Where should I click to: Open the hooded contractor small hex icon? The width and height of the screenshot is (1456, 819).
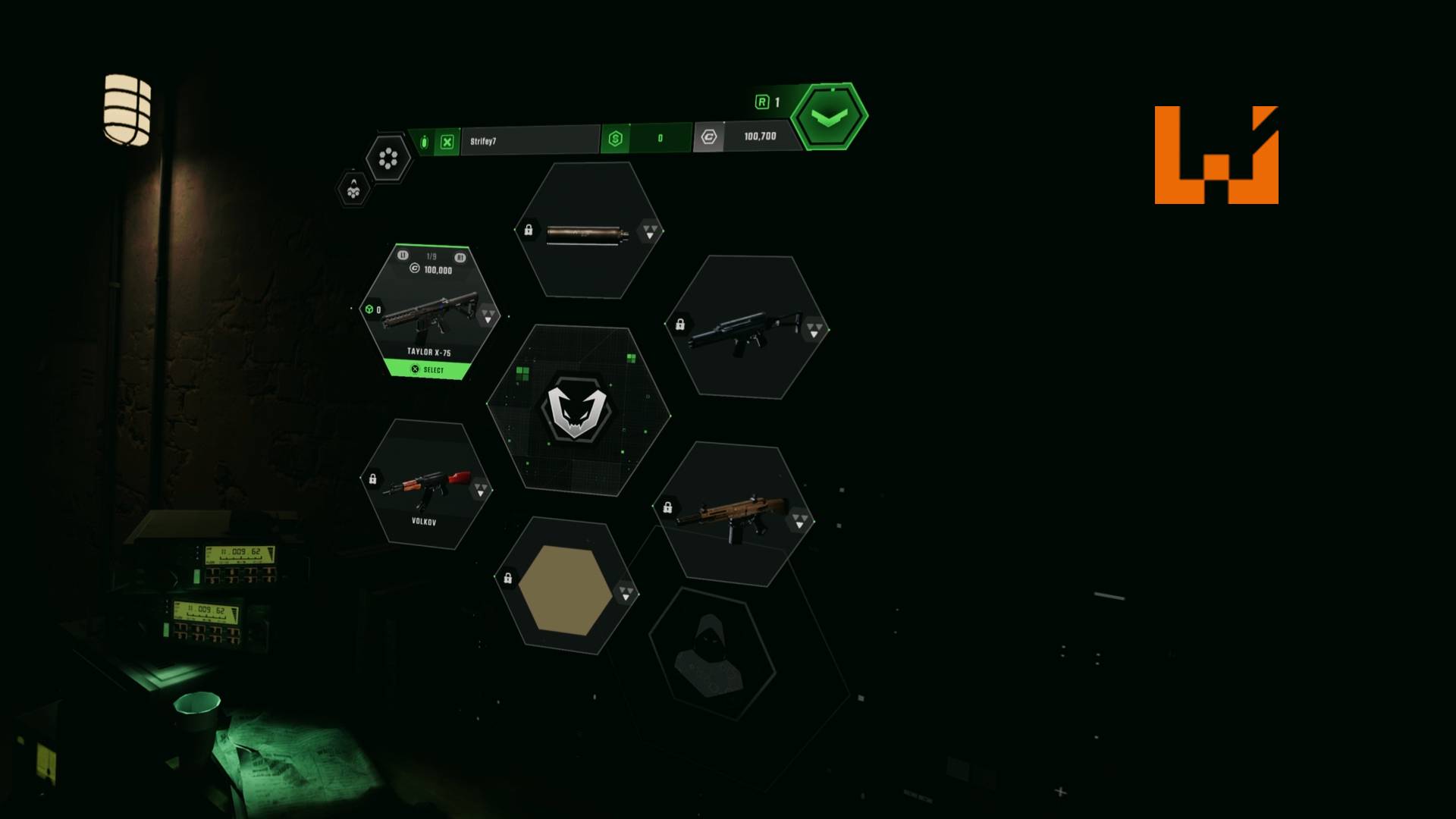(x=353, y=189)
